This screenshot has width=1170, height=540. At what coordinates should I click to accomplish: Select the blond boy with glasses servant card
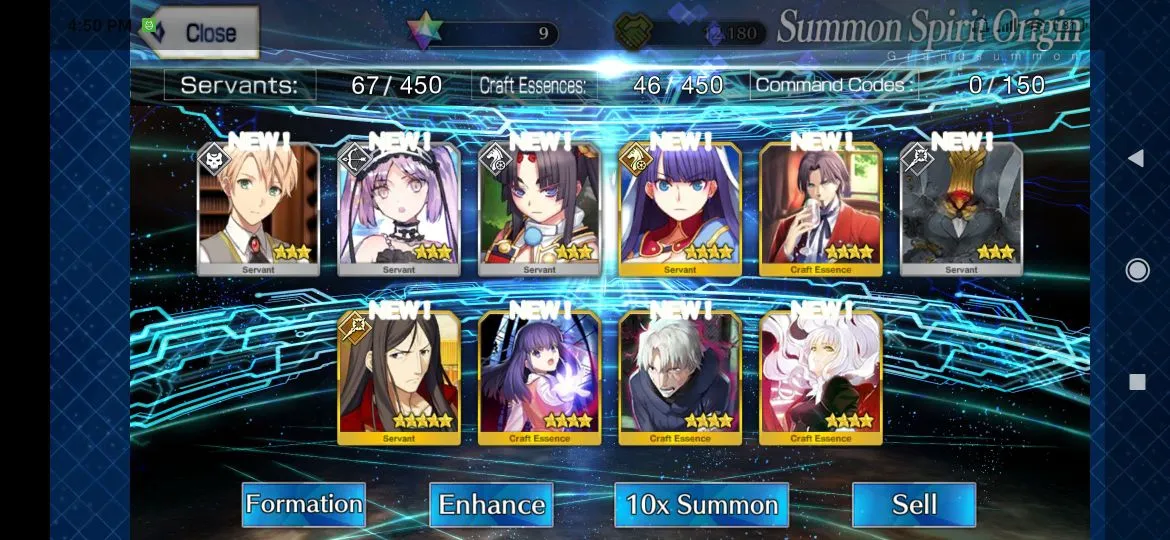point(258,208)
